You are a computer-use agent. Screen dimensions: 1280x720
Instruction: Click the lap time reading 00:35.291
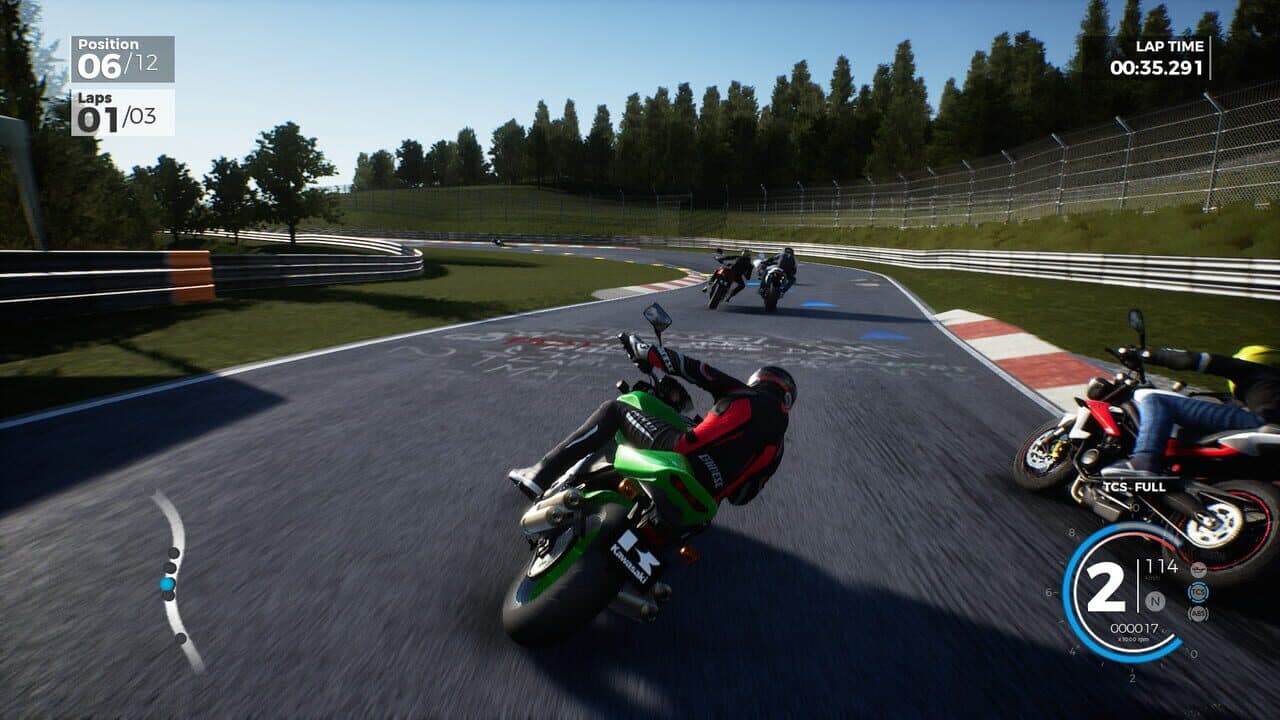click(x=1157, y=68)
